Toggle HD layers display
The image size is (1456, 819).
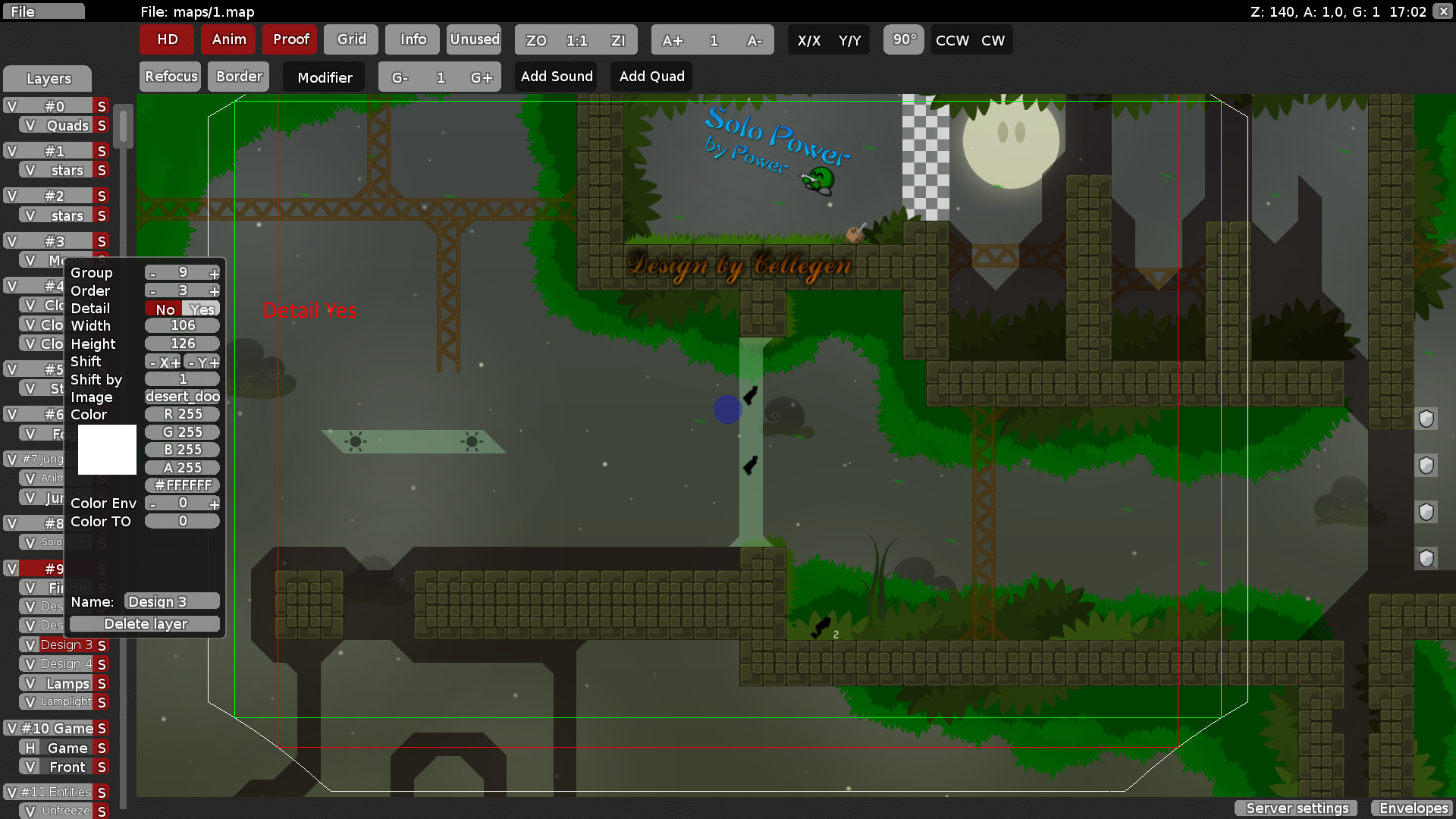coord(166,39)
